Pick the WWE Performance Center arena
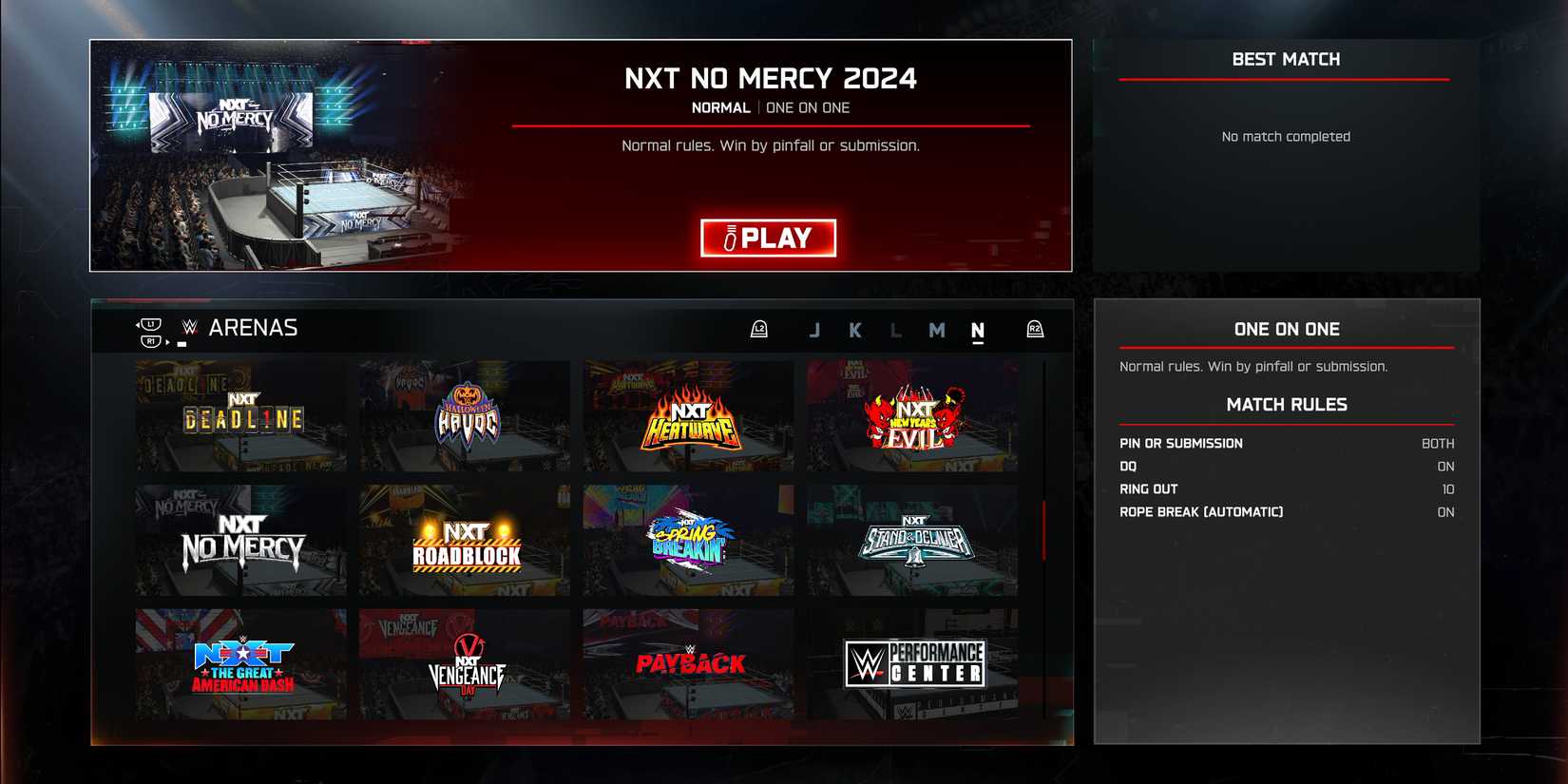Image resolution: width=1568 pixels, height=784 pixels. click(911, 662)
